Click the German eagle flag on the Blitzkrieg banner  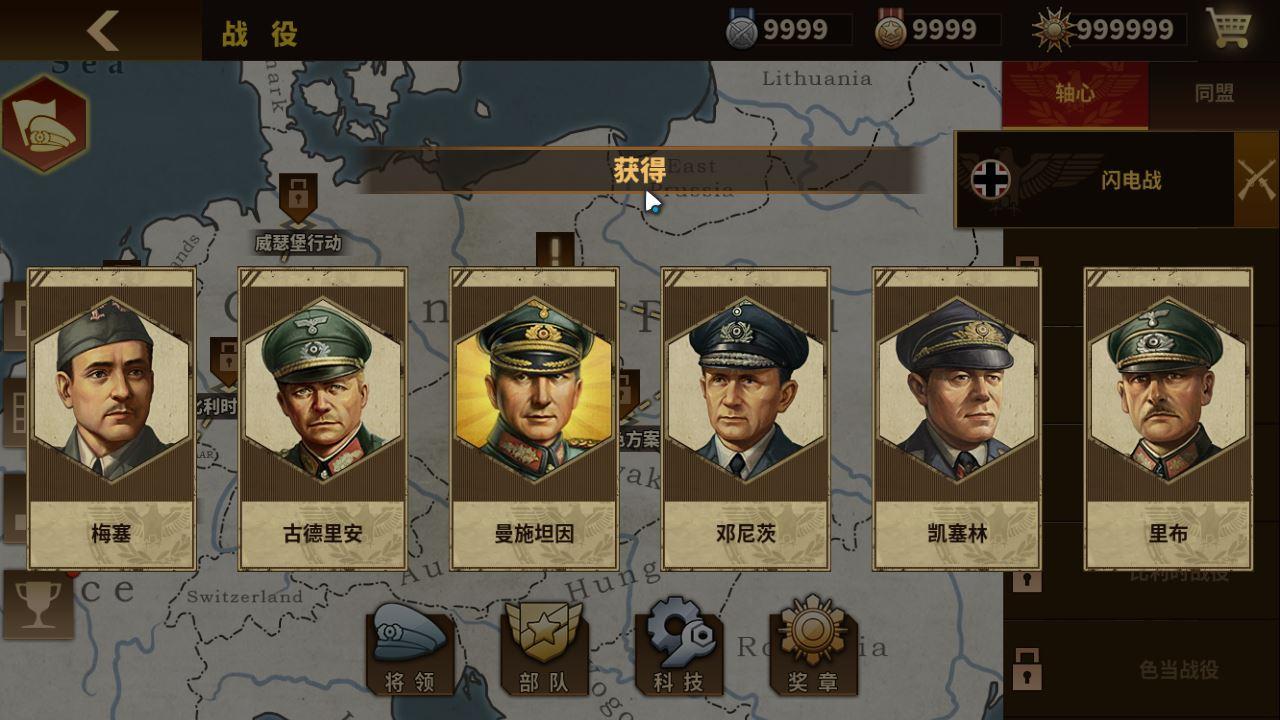coord(990,178)
